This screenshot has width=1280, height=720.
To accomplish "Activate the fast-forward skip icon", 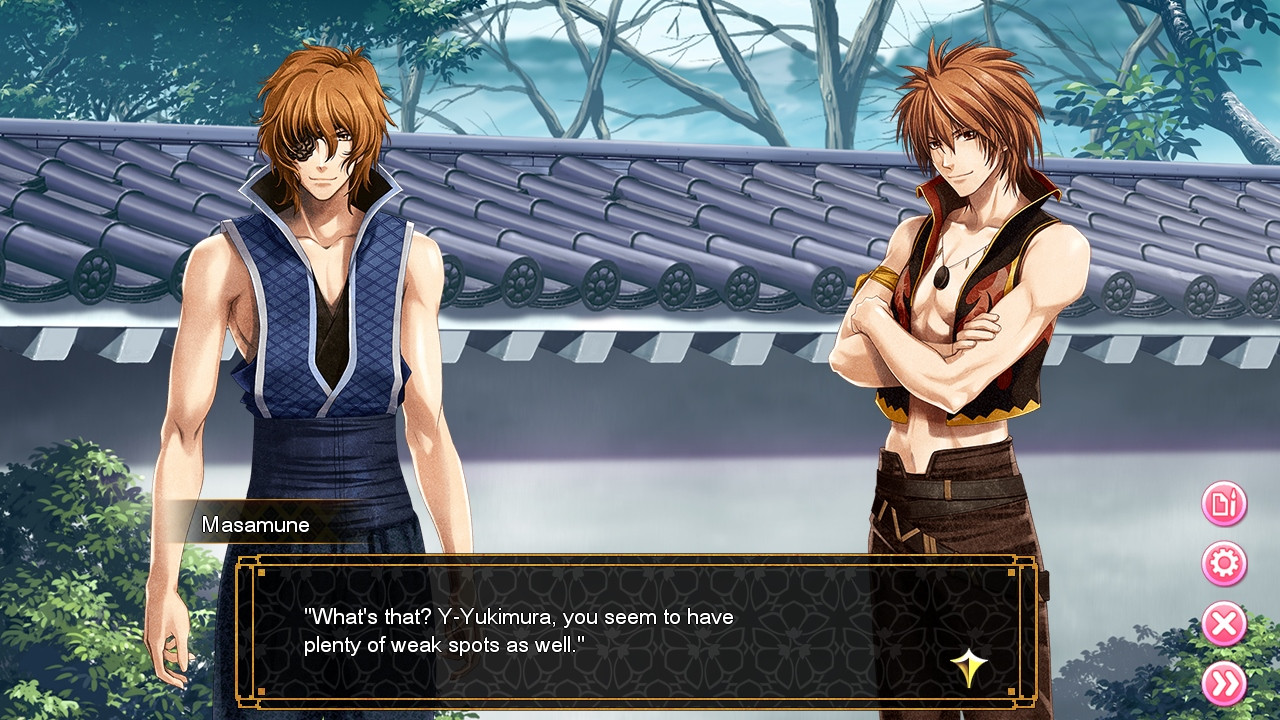I will (1224, 684).
